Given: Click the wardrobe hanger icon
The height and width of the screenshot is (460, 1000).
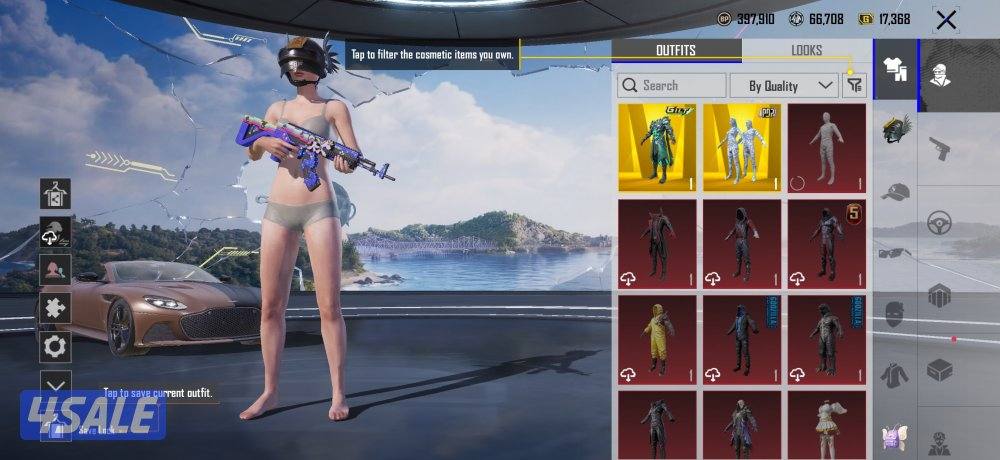Looking at the screenshot, I should 54,193.
